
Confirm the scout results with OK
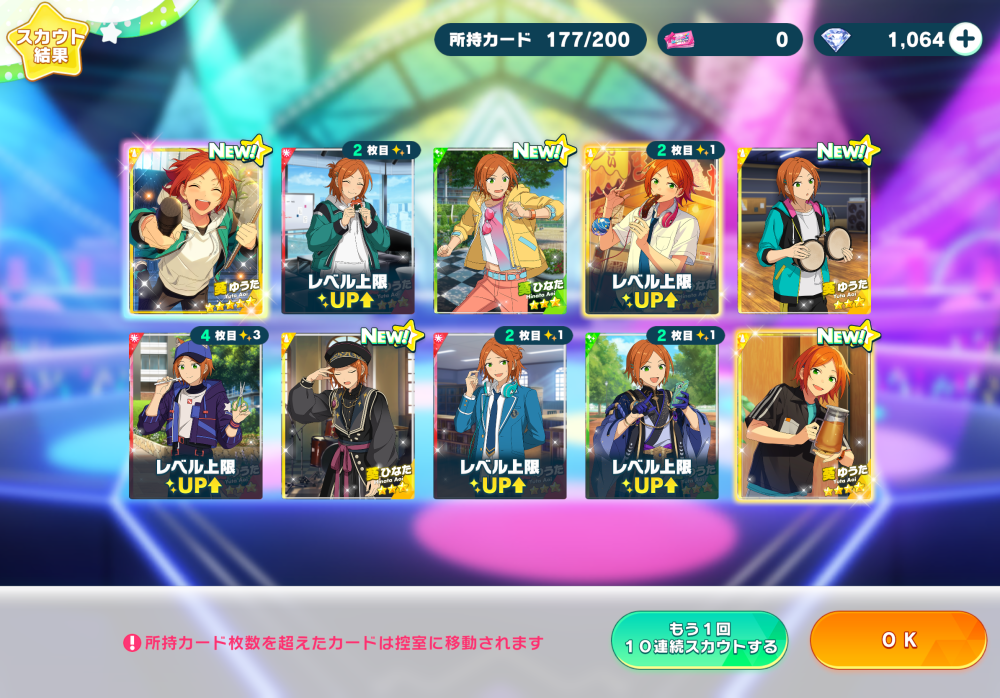point(898,640)
